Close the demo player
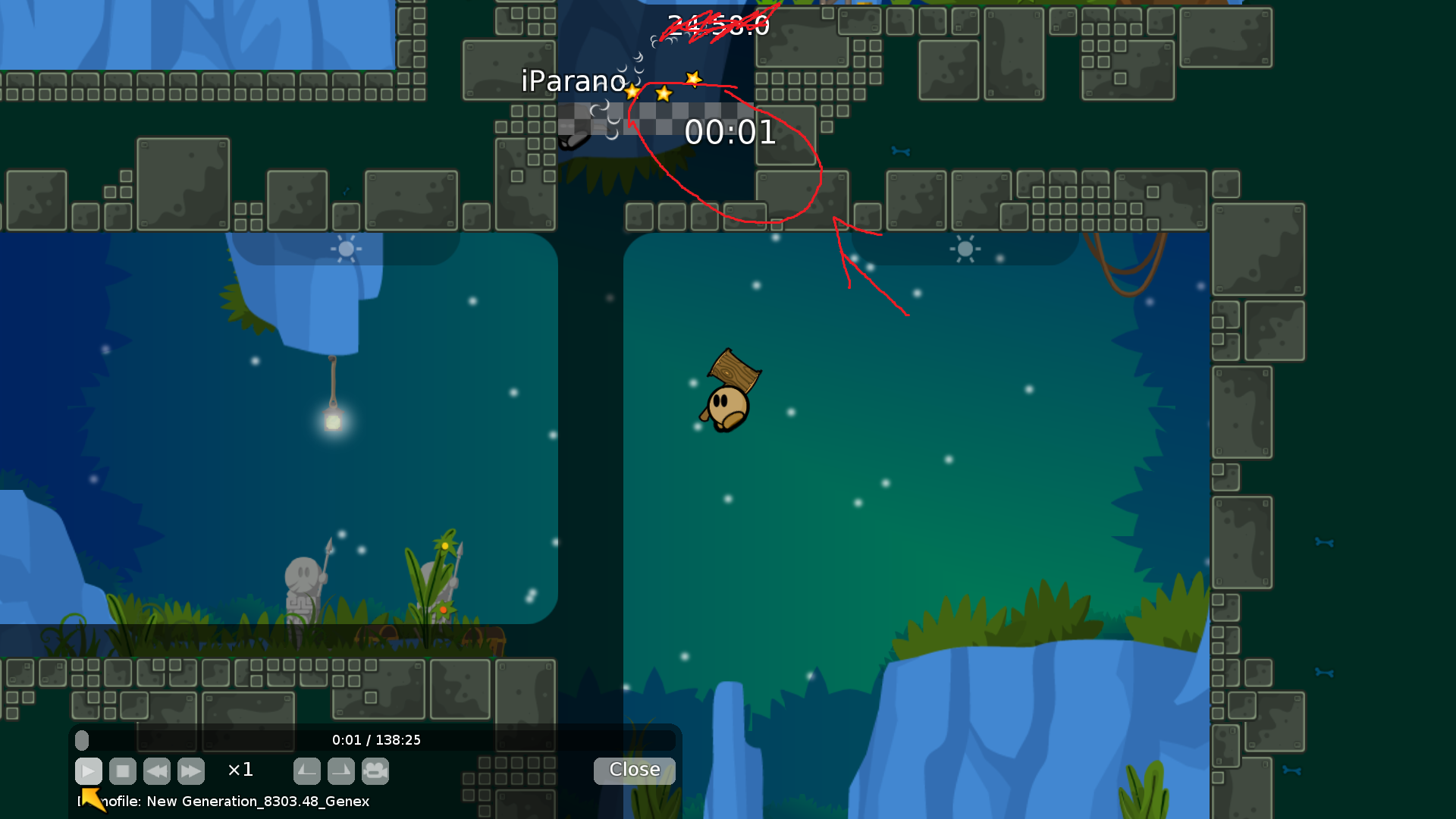 pyautogui.click(x=634, y=770)
